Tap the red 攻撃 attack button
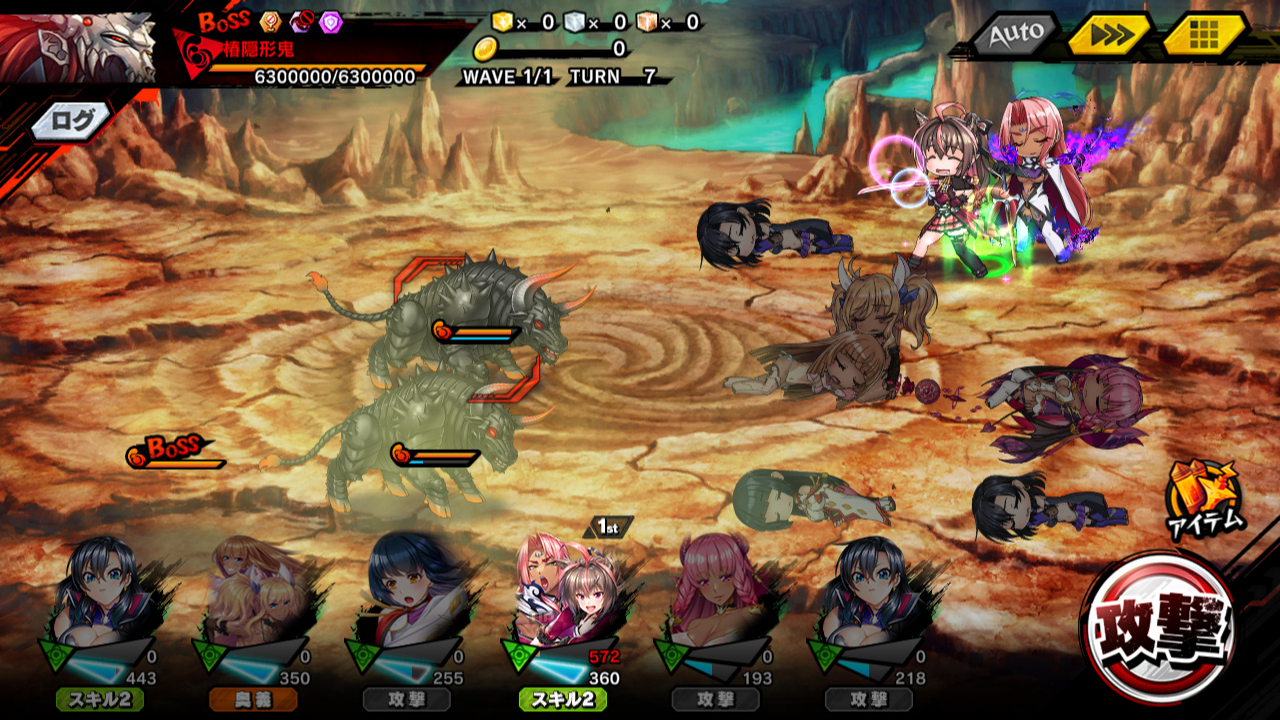 (x=1158, y=627)
